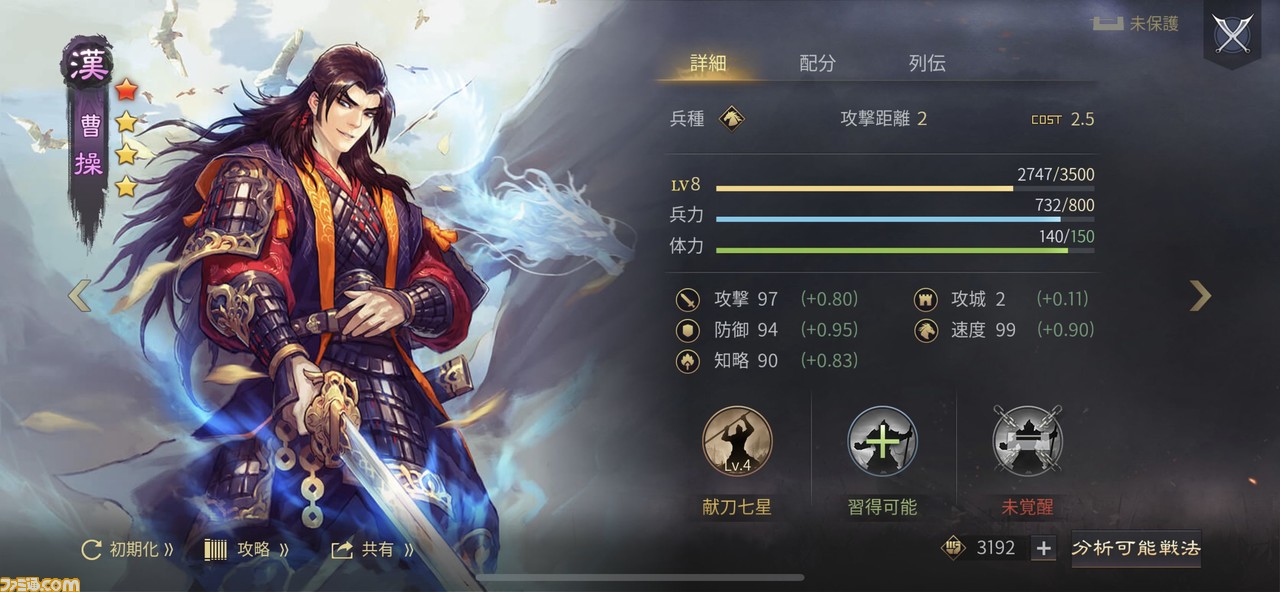Open 分析可能戦法 analyzable tactics
The image size is (1280, 592).
click(x=1136, y=548)
